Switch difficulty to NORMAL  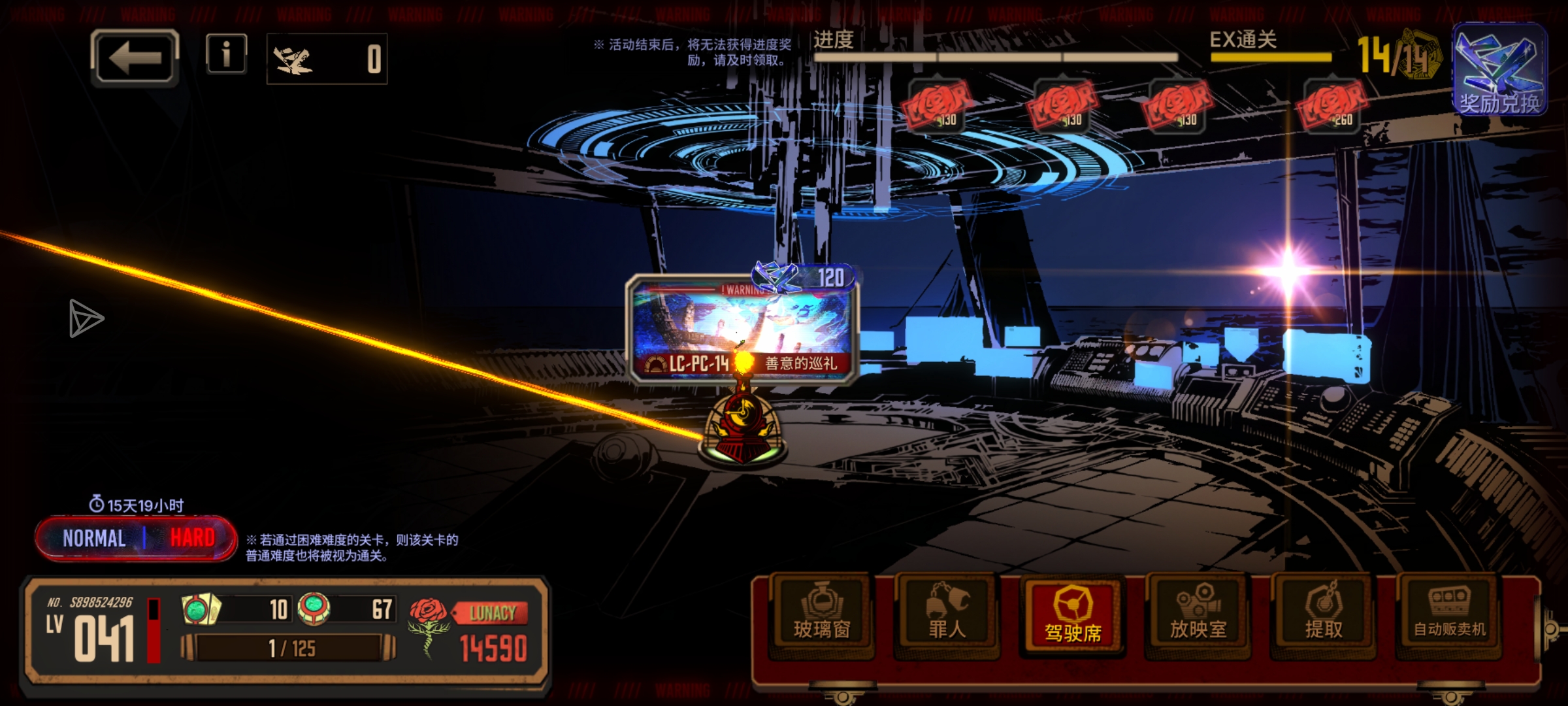point(94,539)
